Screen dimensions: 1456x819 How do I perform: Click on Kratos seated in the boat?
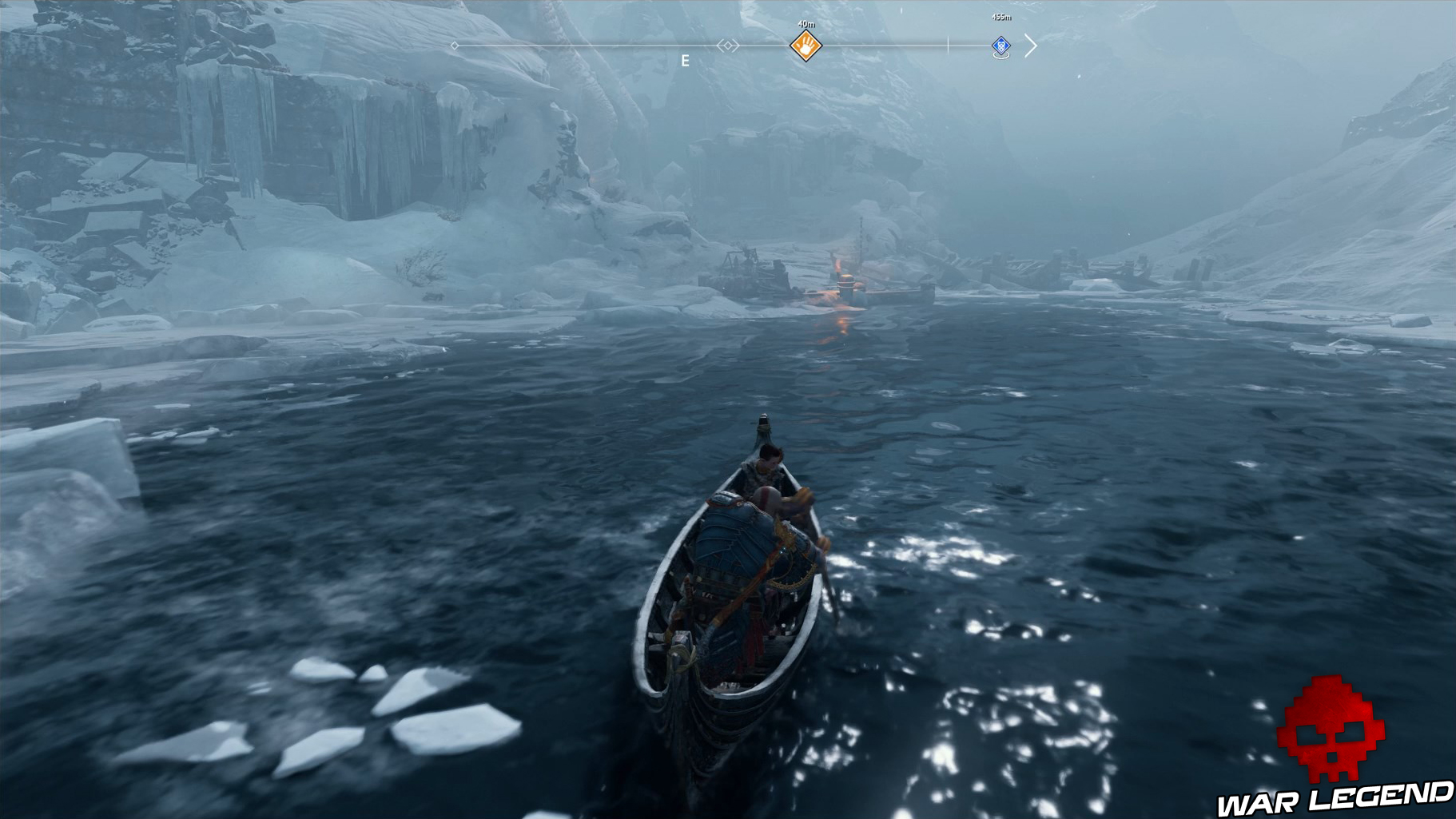[x=747, y=559]
